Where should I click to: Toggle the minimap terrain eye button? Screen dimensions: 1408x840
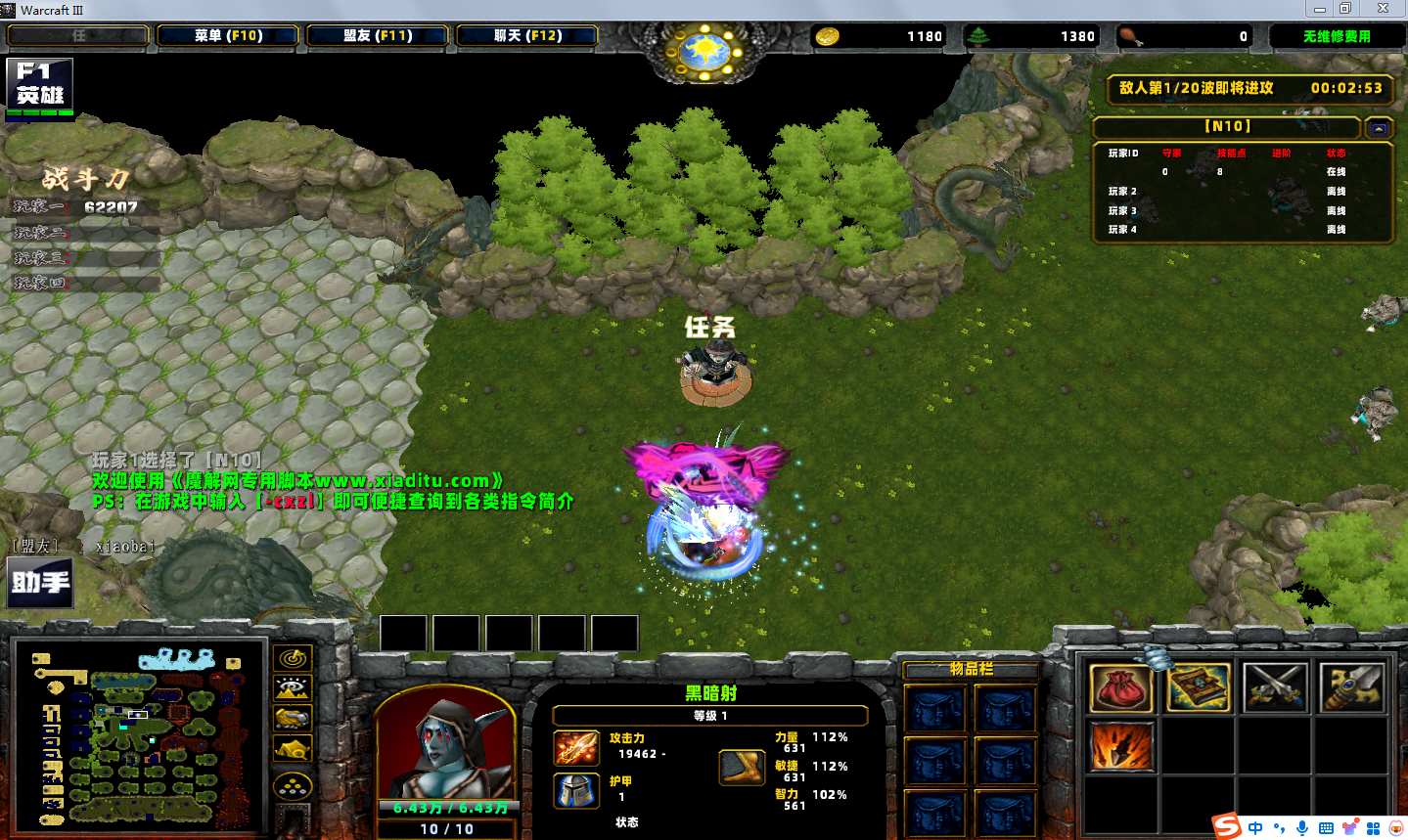click(293, 688)
